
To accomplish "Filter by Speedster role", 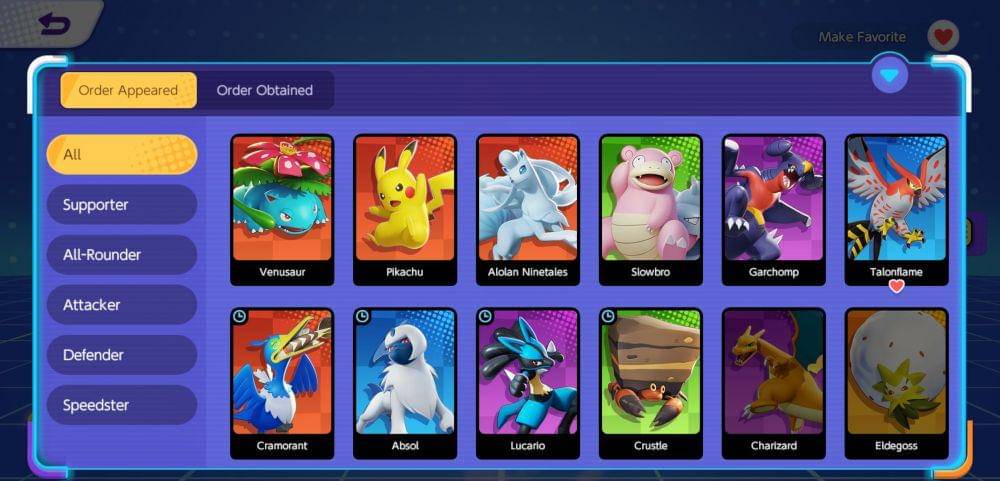I will tap(122, 405).
